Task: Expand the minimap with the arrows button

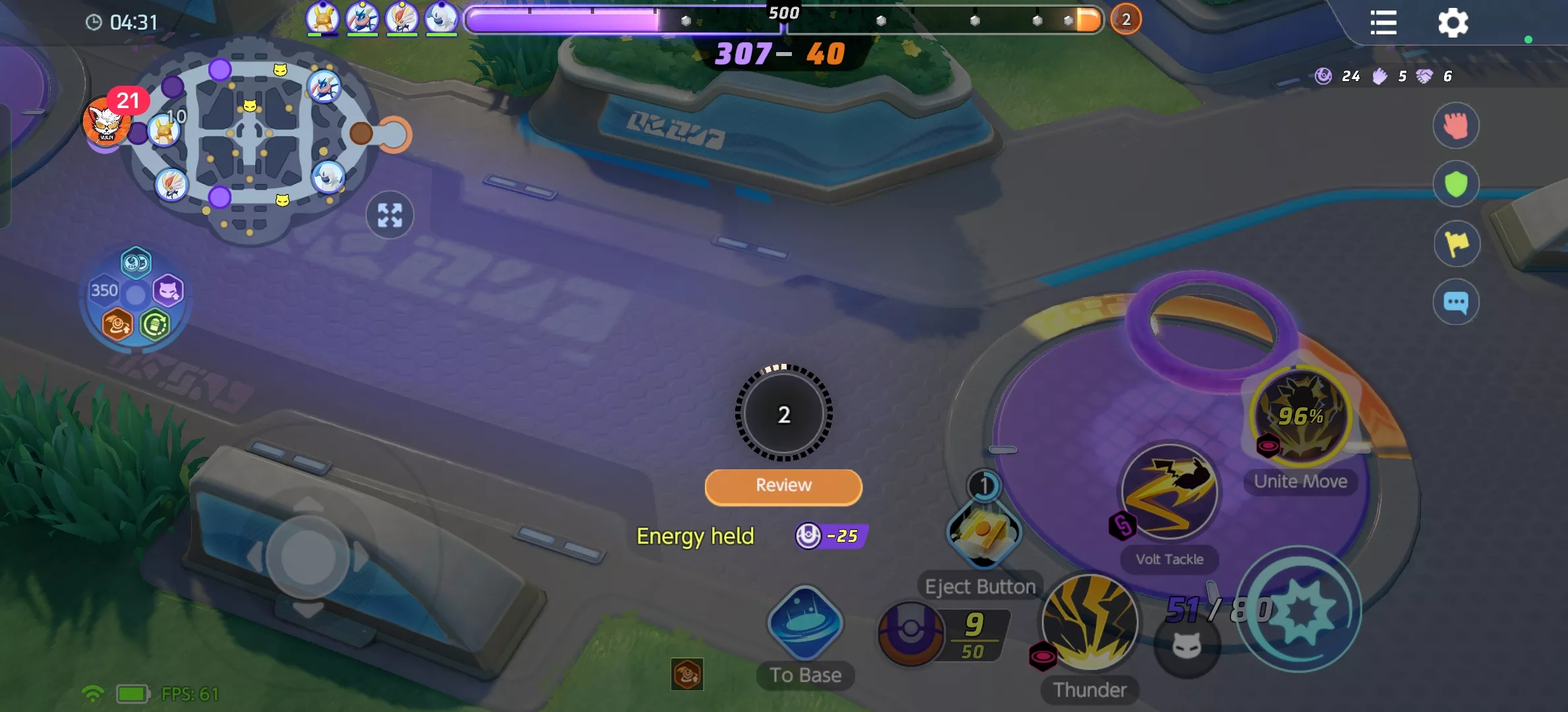Action: click(390, 215)
